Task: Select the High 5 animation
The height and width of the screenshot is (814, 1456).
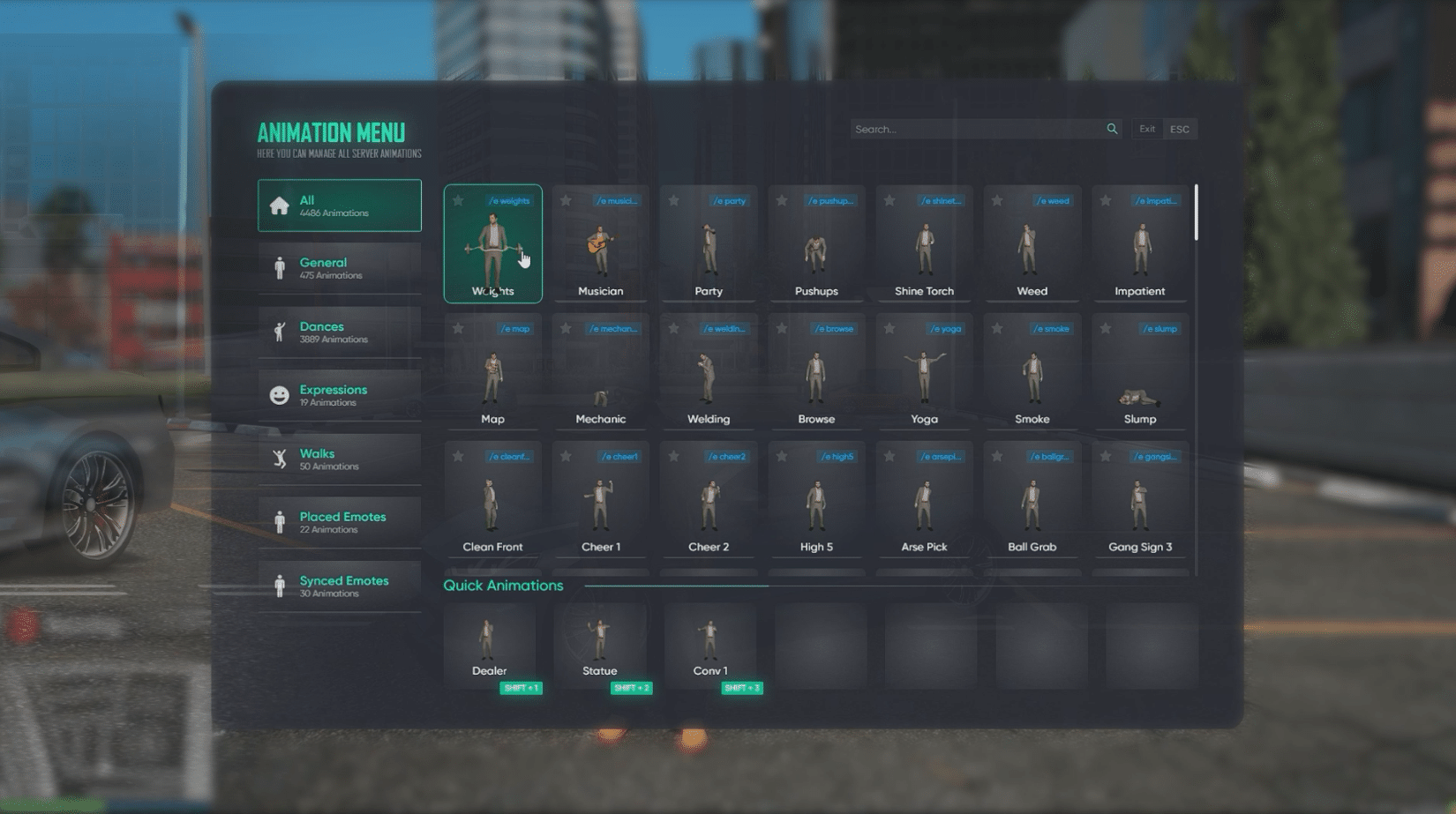Action: click(816, 504)
